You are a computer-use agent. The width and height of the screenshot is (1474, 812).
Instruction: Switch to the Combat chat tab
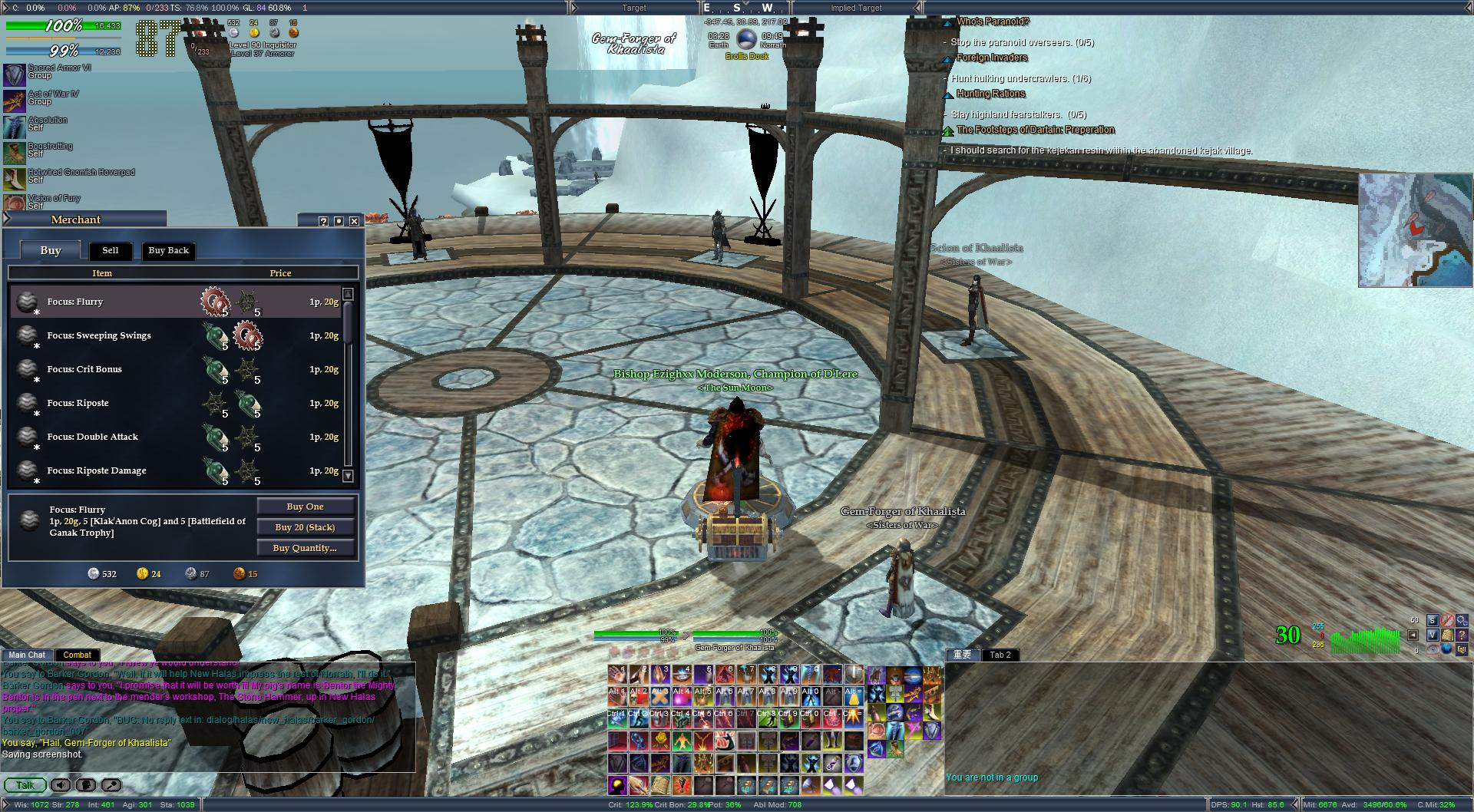coord(77,655)
